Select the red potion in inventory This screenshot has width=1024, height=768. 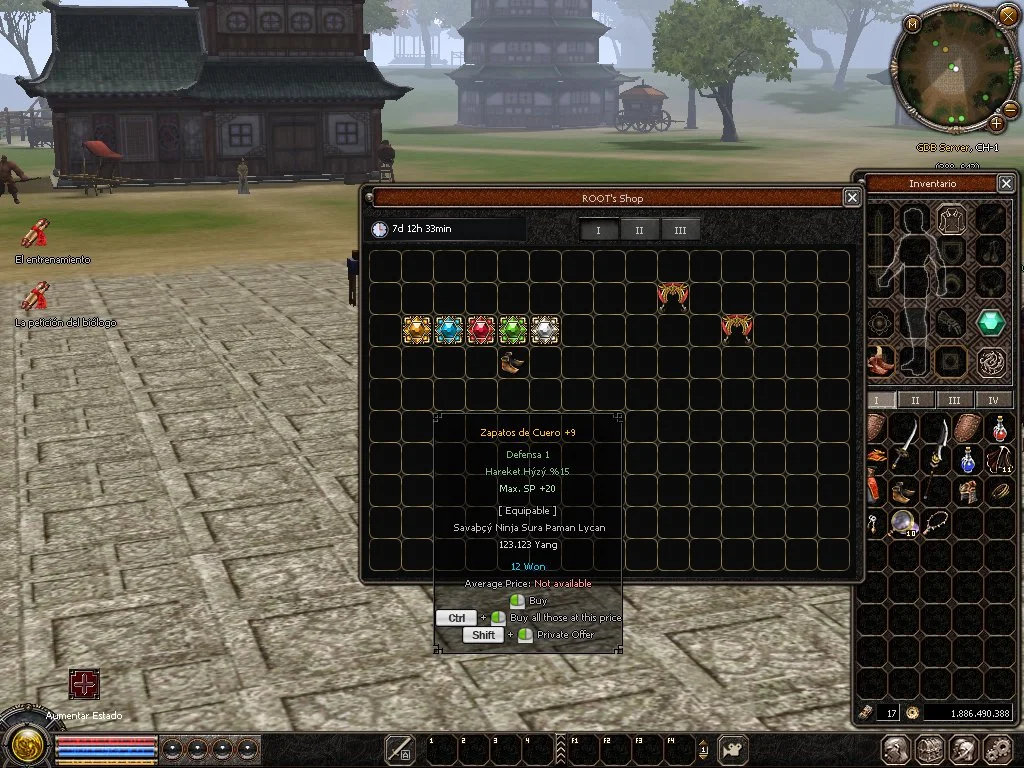[x=999, y=429]
